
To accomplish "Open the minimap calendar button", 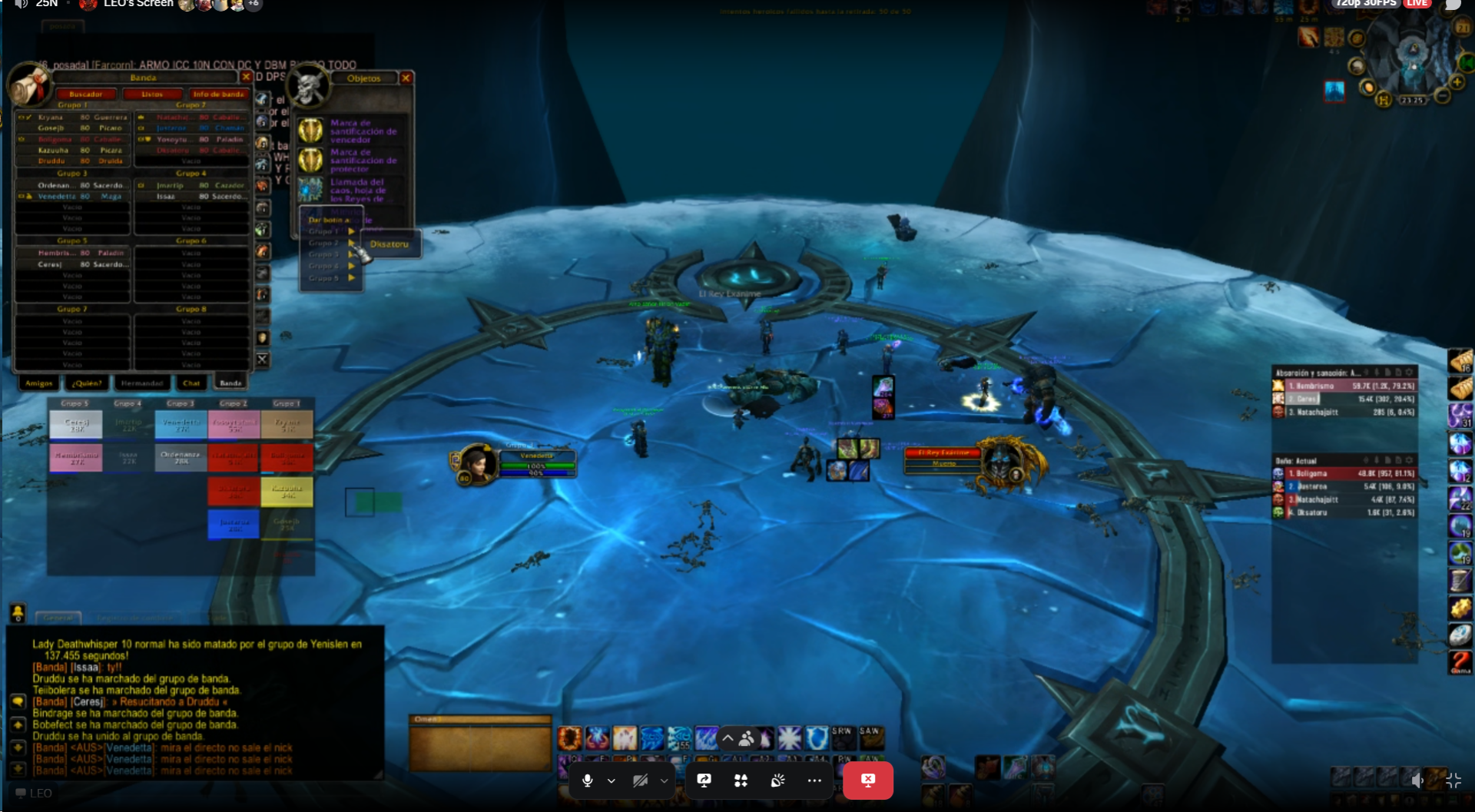I will [1462, 28].
